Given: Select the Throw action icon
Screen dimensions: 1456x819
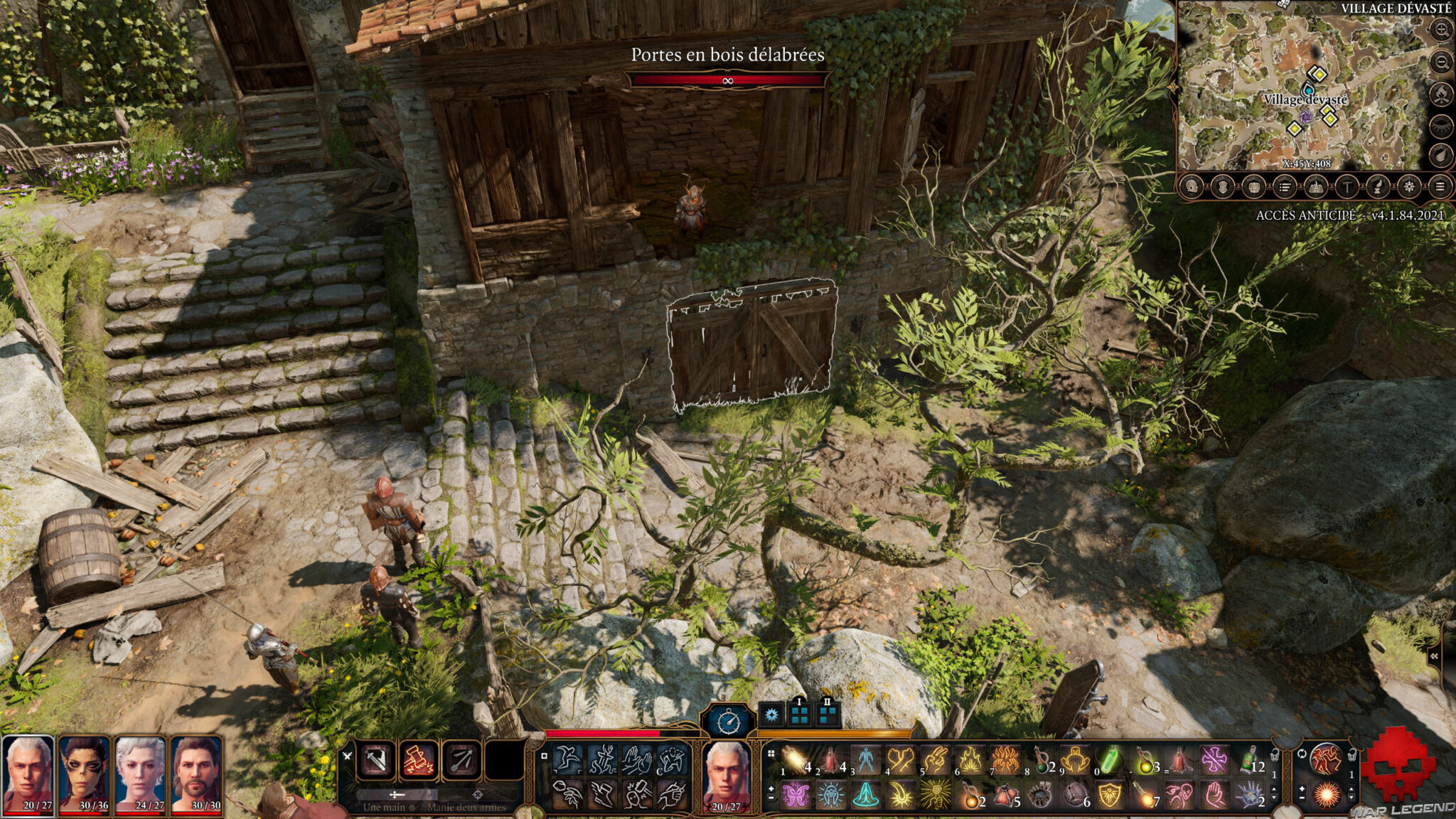Looking at the screenshot, I should click(x=566, y=794).
